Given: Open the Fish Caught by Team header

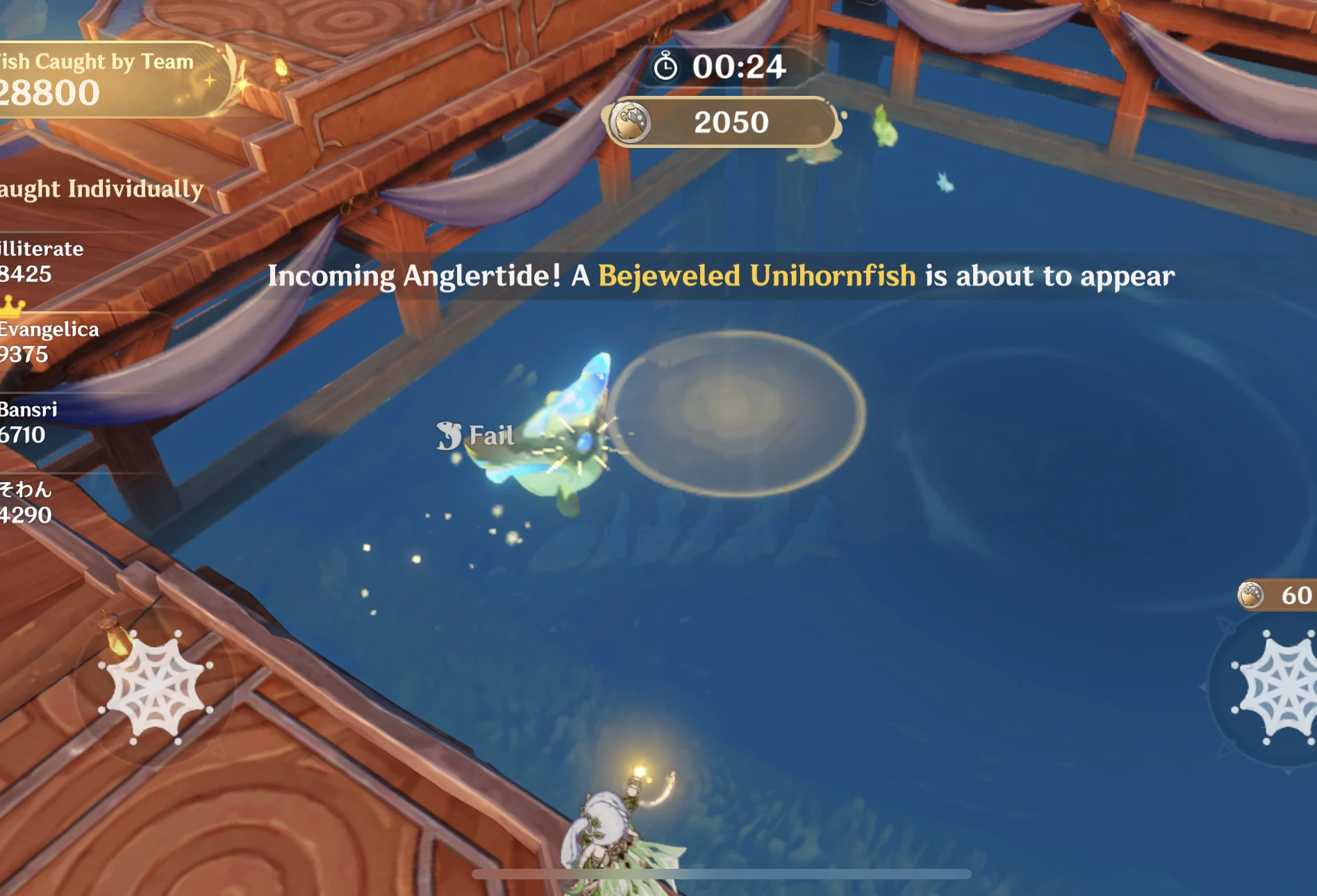Looking at the screenshot, I should pos(97,61).
